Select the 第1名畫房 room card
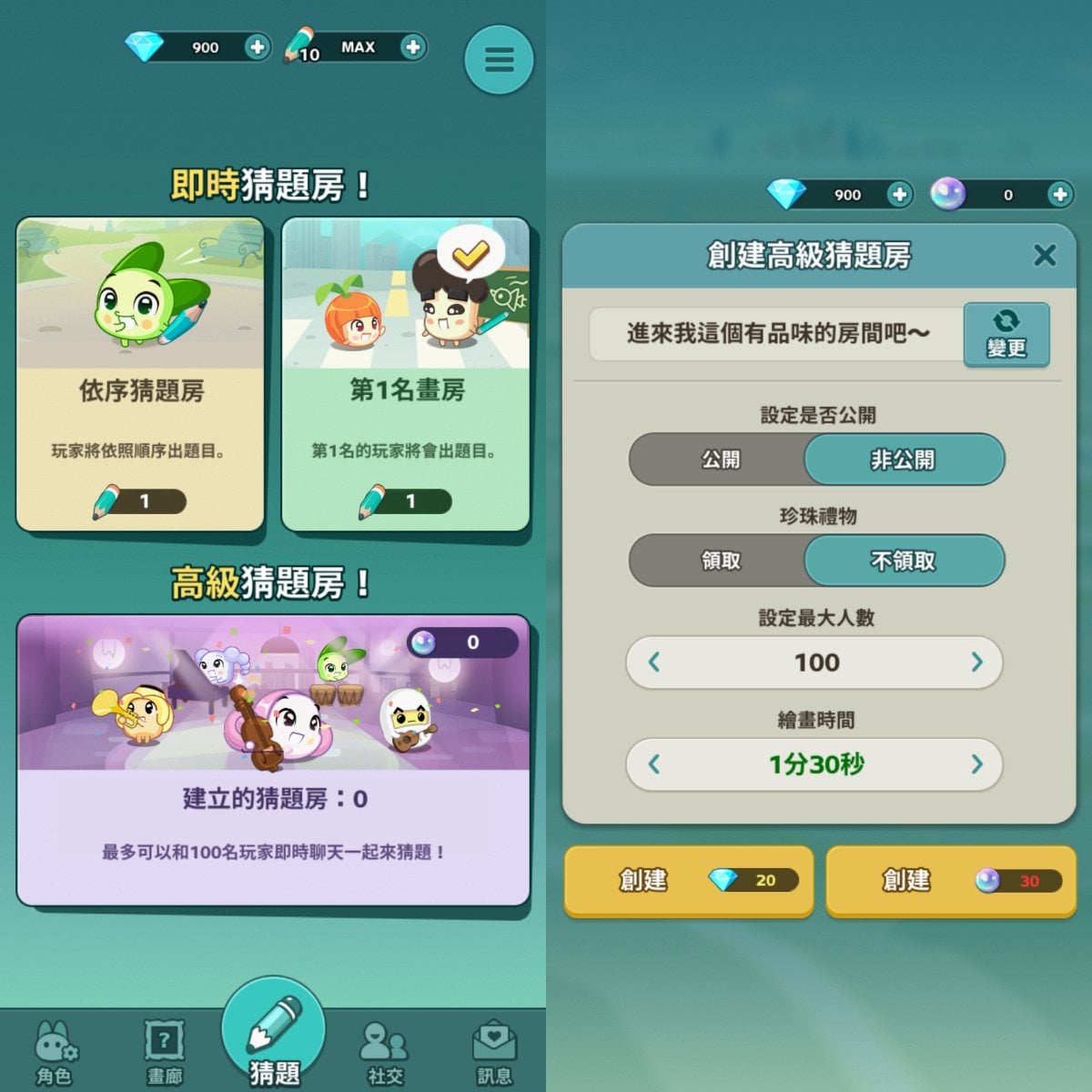The image size is (1092, 1092). pyautogui.click(x=406, y=374)
